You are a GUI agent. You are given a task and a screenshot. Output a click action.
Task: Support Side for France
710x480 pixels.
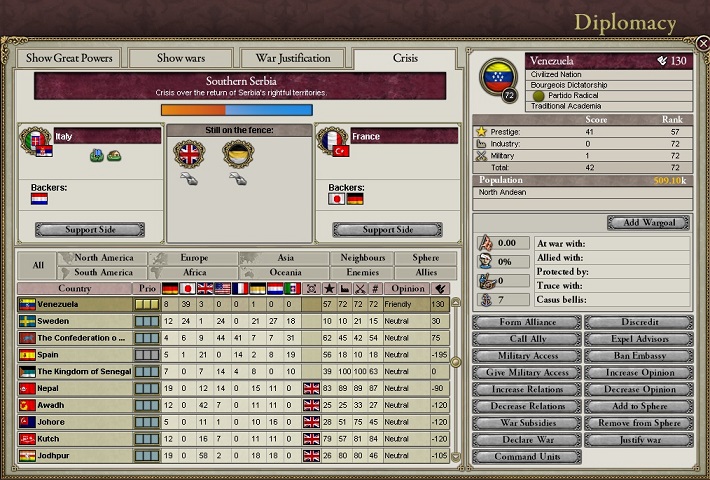click(388, 230)
